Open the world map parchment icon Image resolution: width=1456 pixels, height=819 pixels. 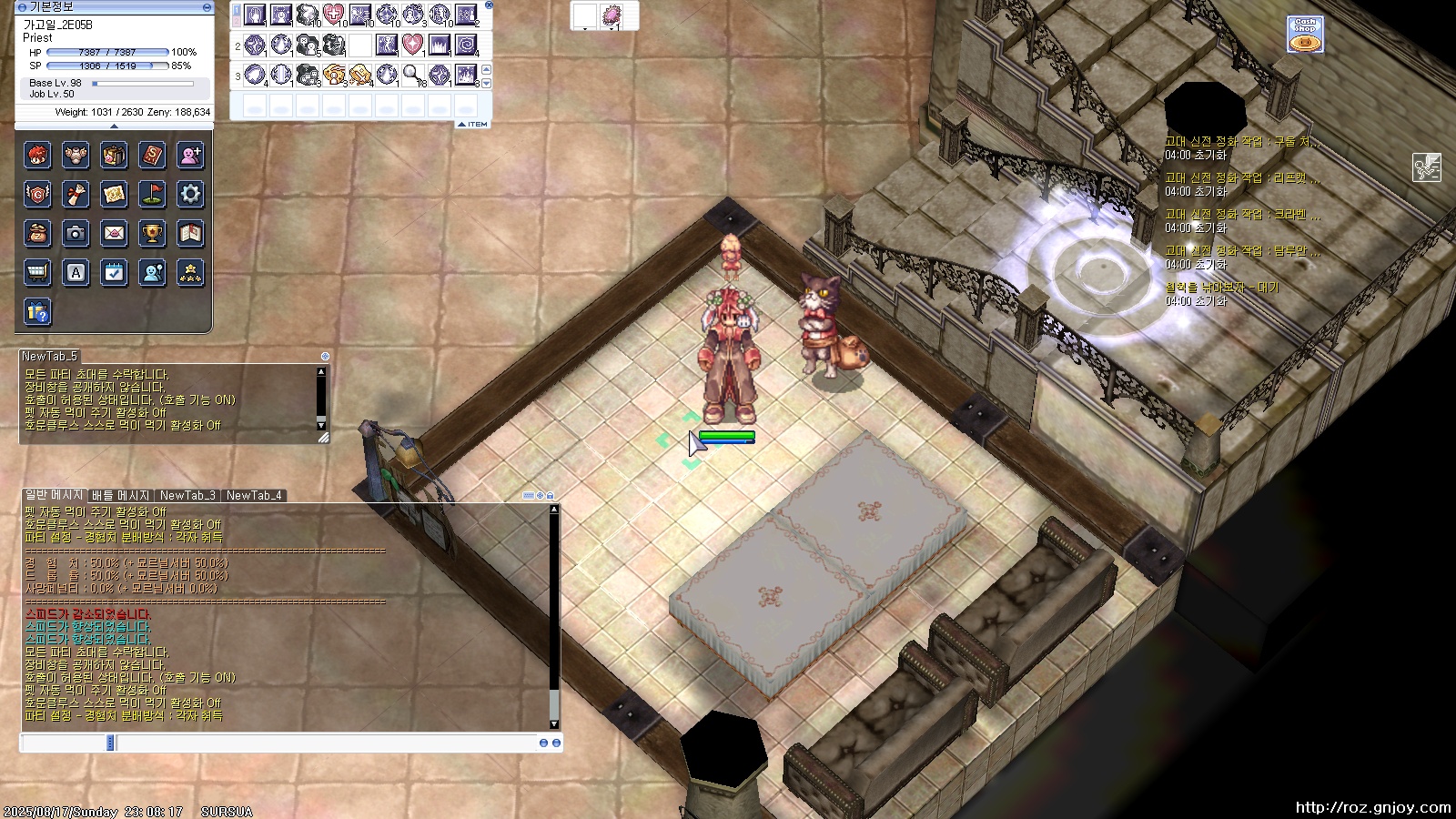114,194
